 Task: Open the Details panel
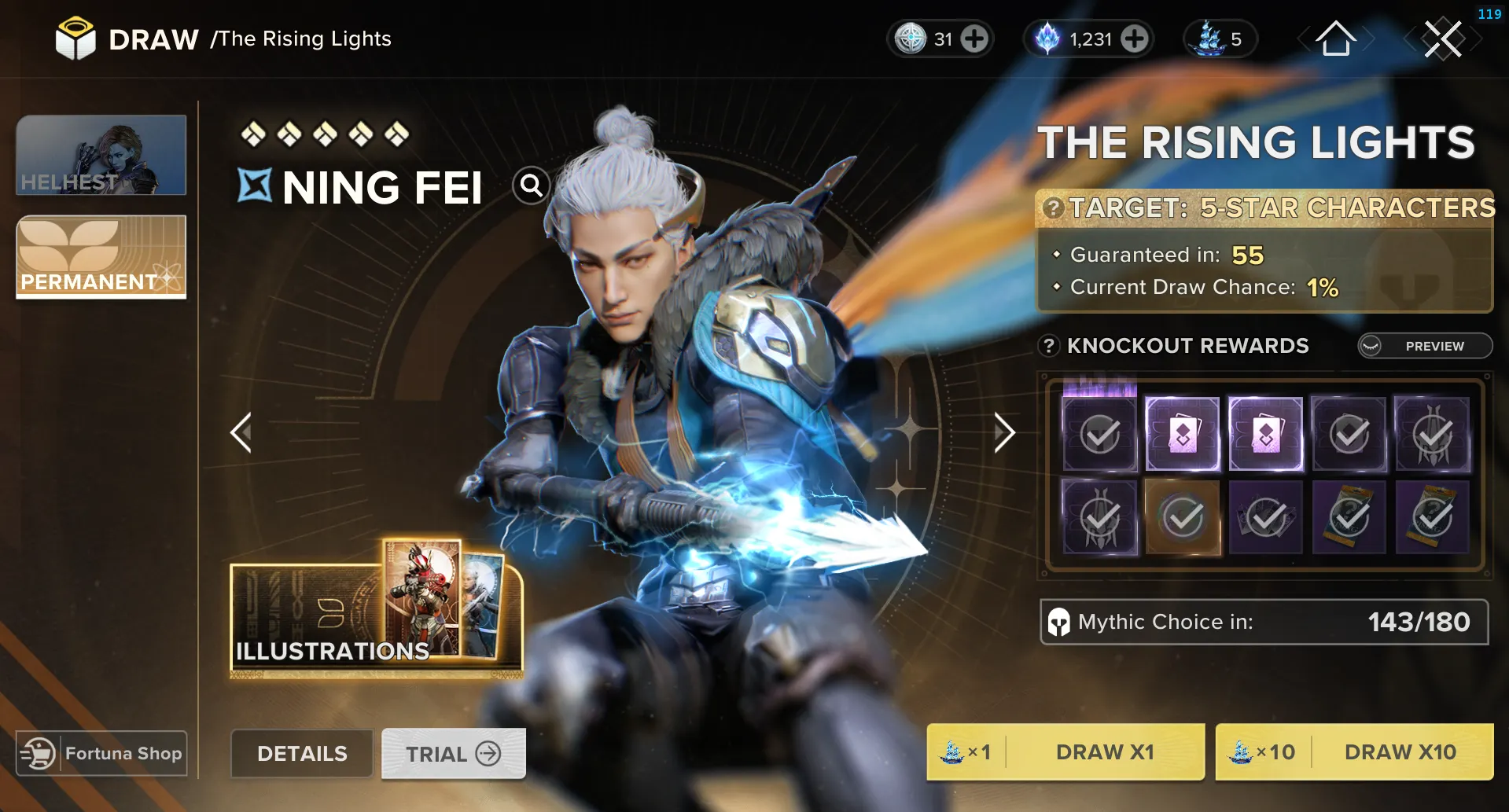tap(301, 753)
